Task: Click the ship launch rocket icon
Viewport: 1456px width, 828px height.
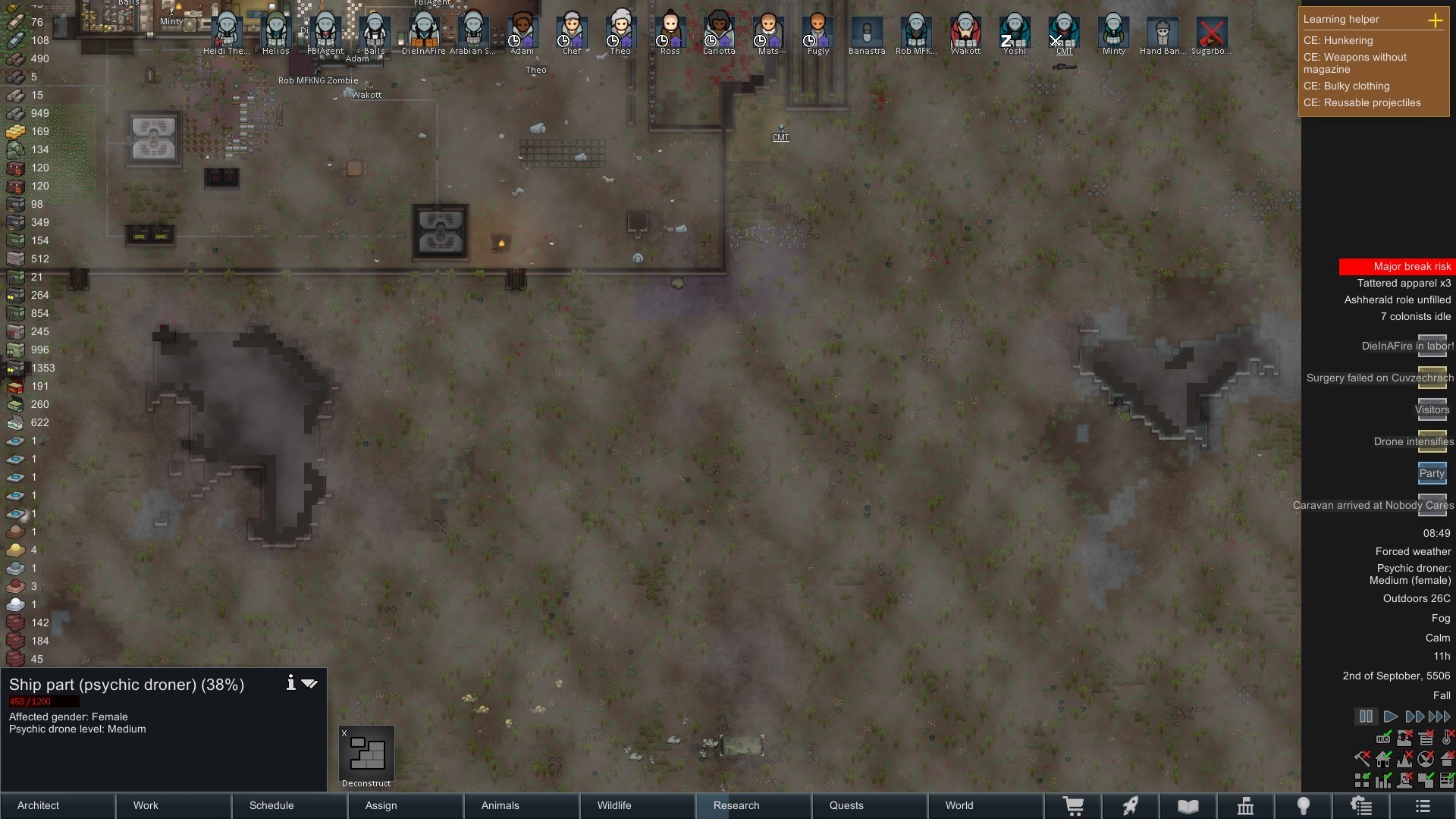Action: click(1130, 806)
